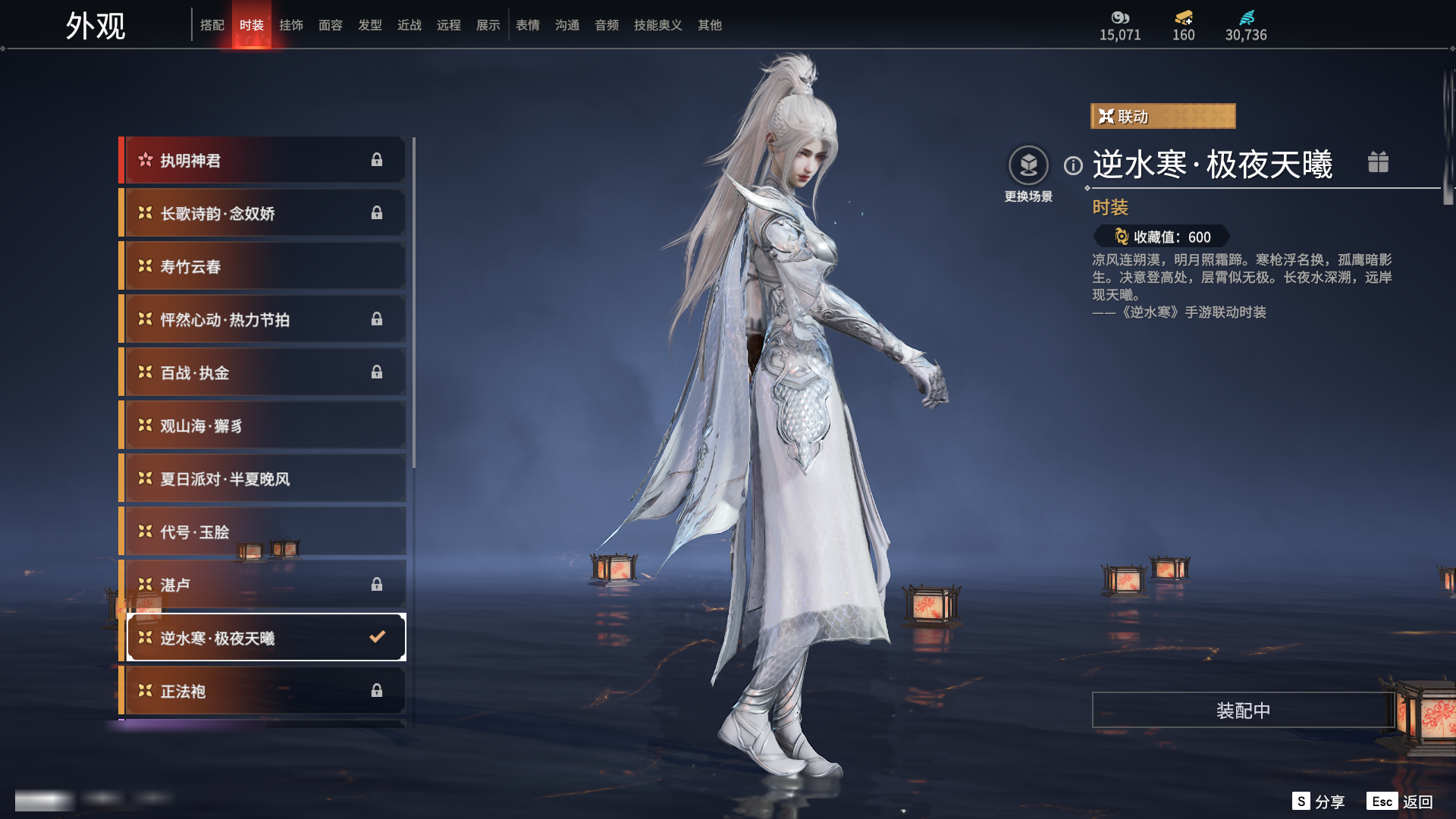
Task: Select the 面容 tab
Action: point(331,25)
